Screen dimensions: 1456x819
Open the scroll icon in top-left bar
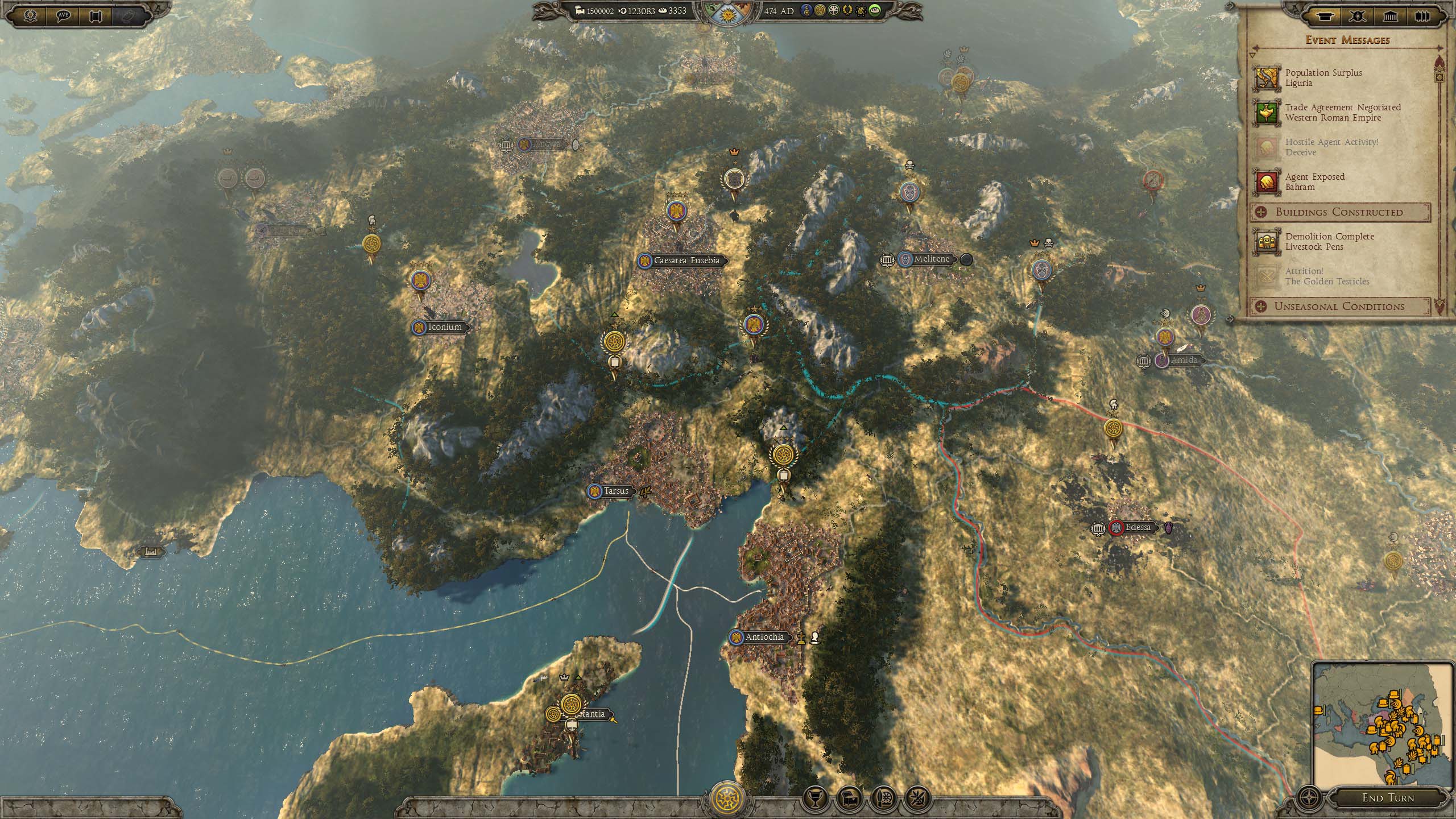(95, 15)
